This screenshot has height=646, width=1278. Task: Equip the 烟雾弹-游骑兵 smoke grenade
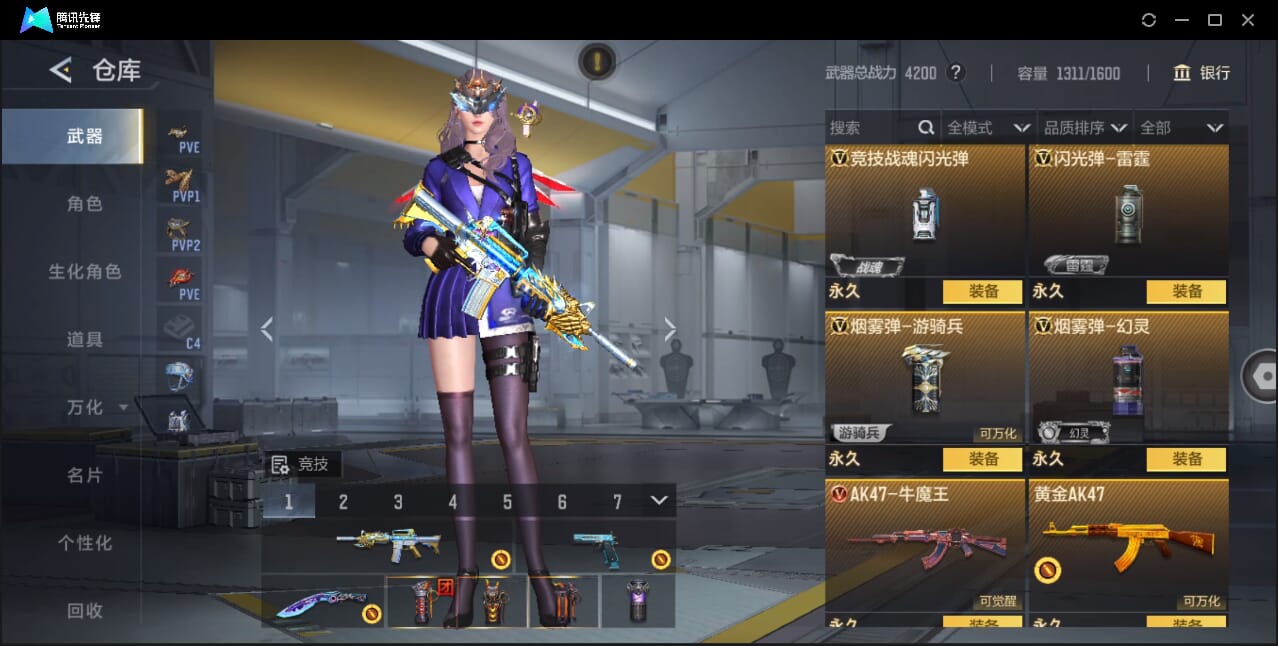[x=982, y=459]
